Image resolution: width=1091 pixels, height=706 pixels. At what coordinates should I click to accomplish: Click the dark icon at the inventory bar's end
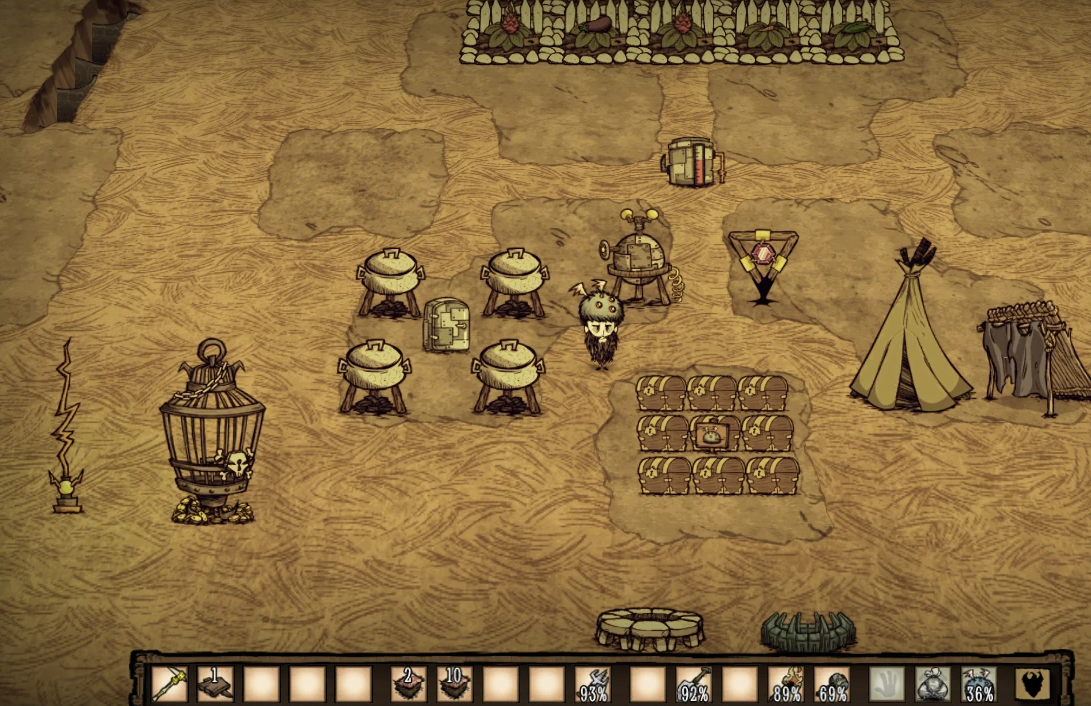tap(1032, 684)
